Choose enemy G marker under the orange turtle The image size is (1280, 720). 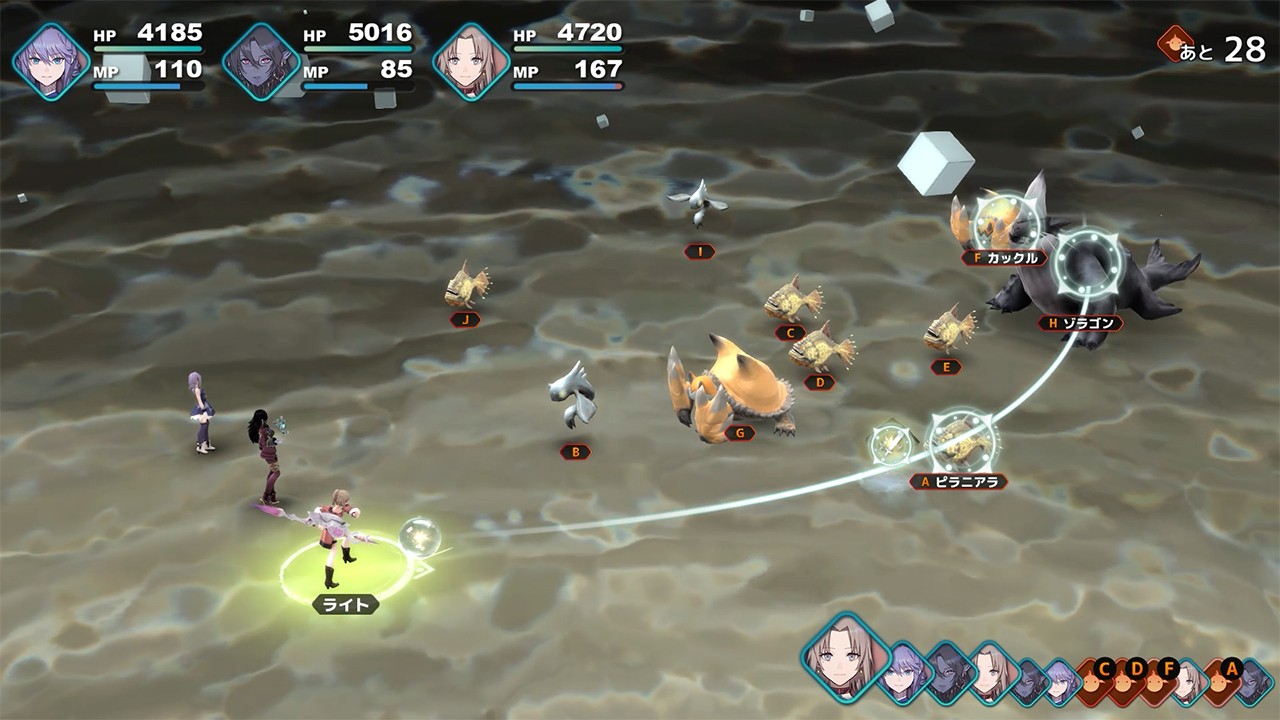click(740, 433)
